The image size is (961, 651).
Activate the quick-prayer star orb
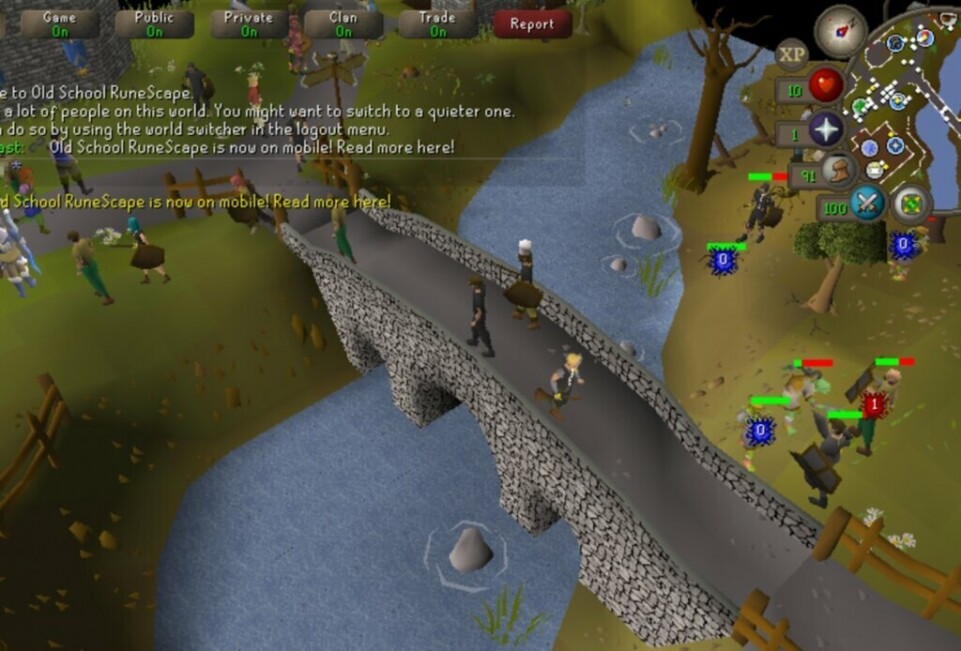coord(826,130)
